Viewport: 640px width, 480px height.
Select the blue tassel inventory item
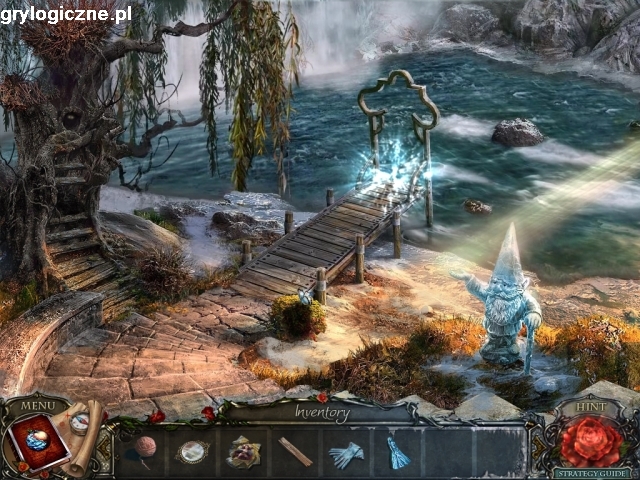(x=398, y=453)
